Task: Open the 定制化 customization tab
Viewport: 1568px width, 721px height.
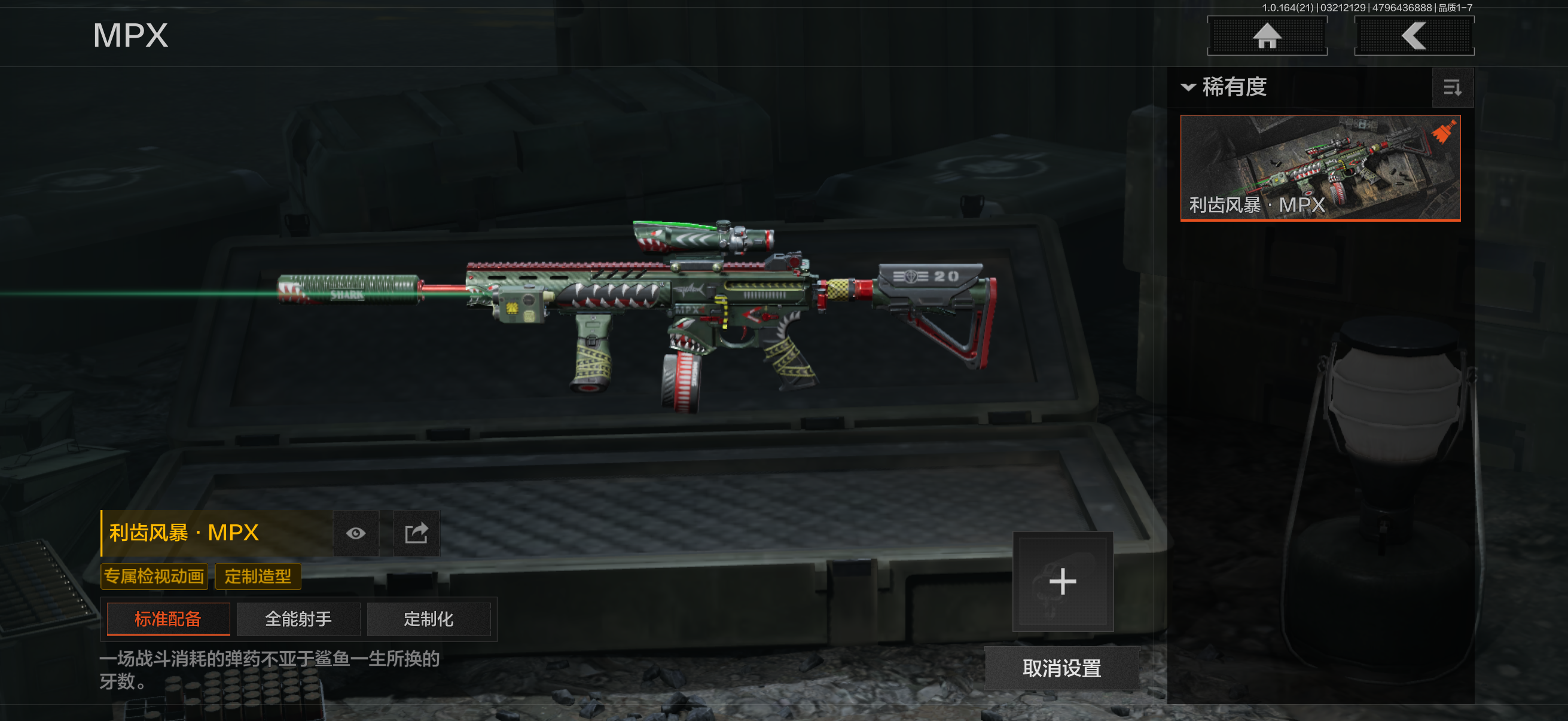Action: [x=429, y=619]
